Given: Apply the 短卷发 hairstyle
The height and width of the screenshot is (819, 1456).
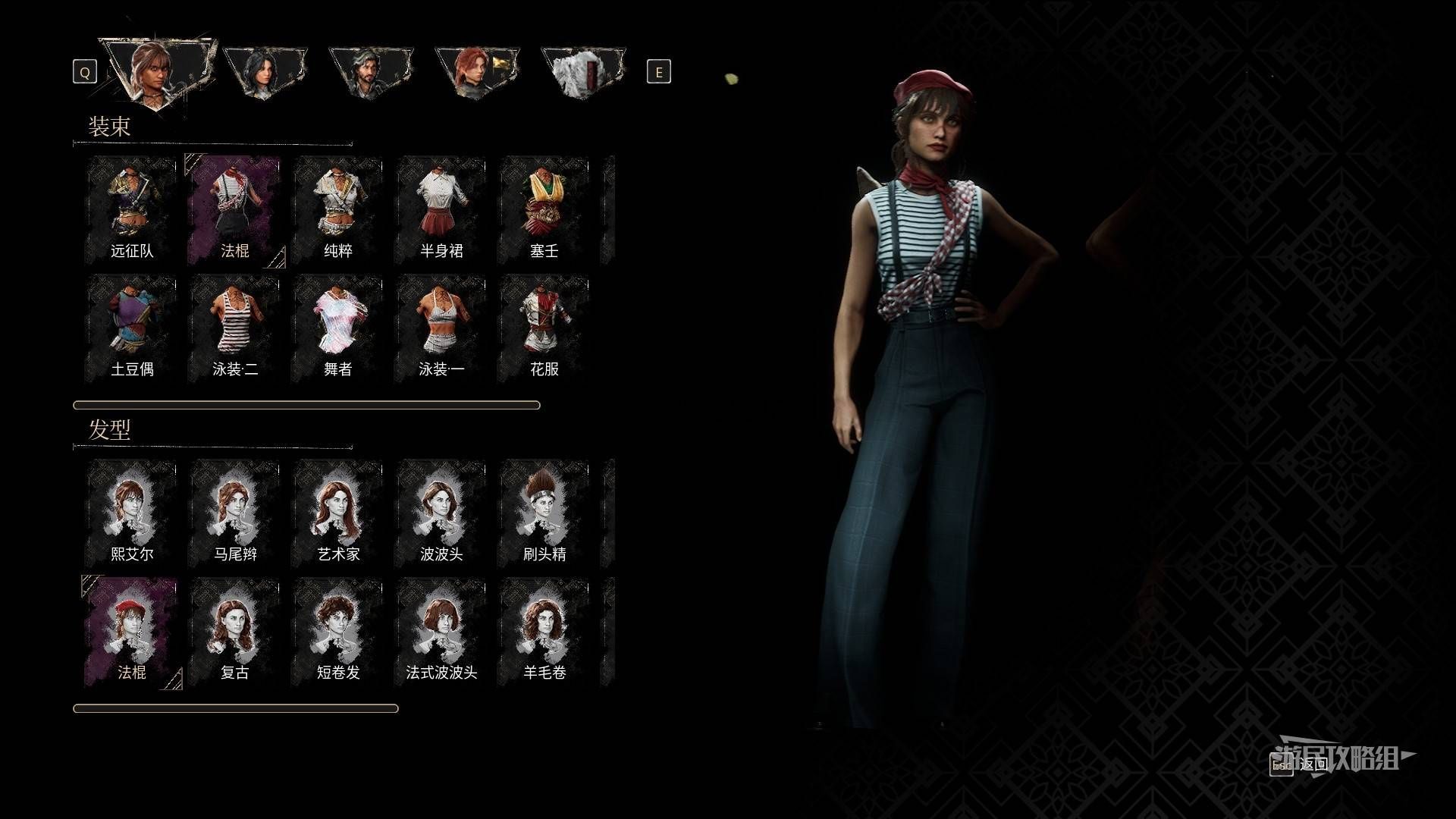Looking at the screenshot, I should click(x=338, y=631).
